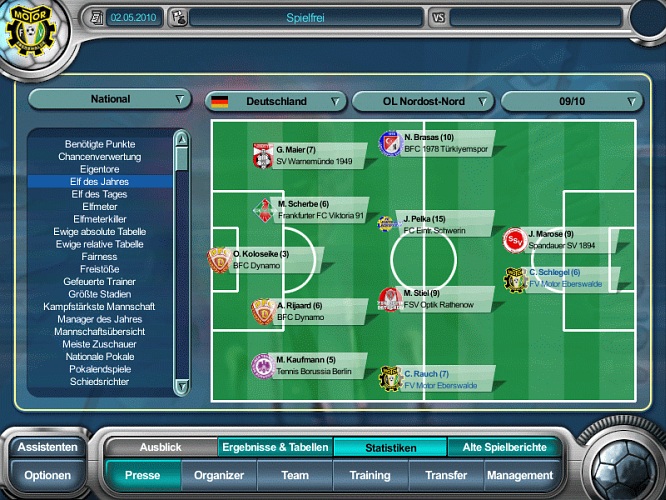This screenshot has width=666, height=500.
Task: Choose the Elfmeter statistic entry
Action: (x=99, y=207)
